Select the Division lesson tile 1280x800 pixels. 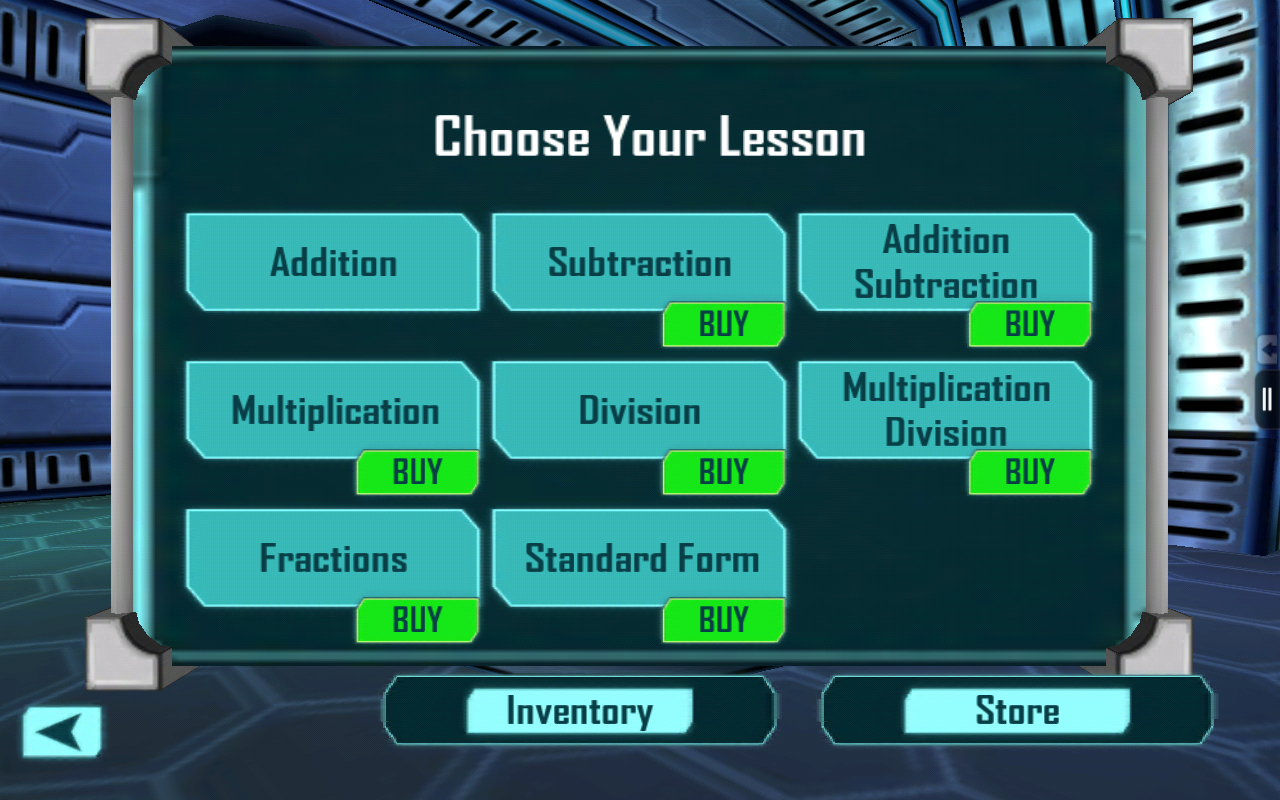coord(639,409)
